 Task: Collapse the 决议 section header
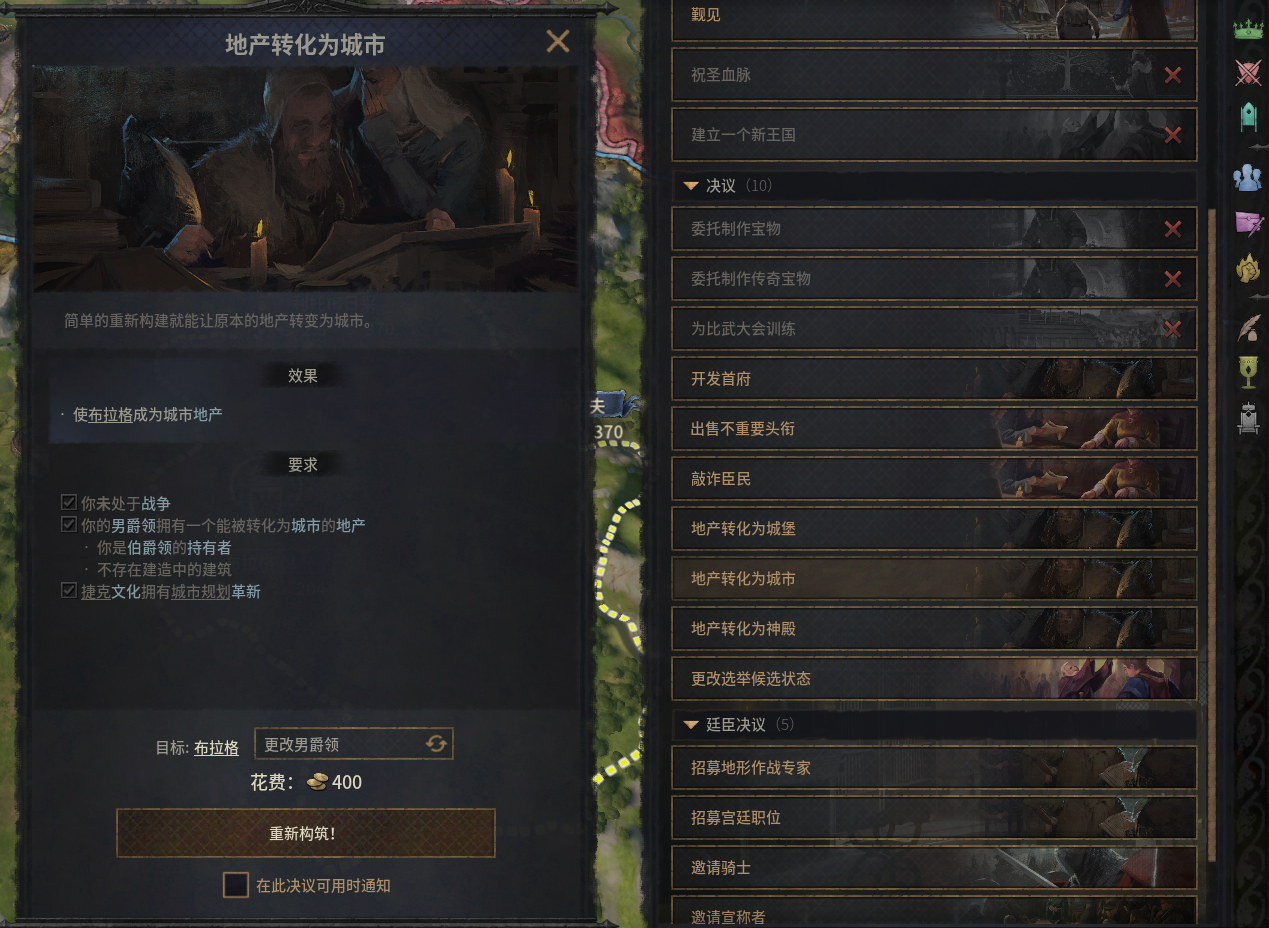pyautogui.click(x=691, y=186)
